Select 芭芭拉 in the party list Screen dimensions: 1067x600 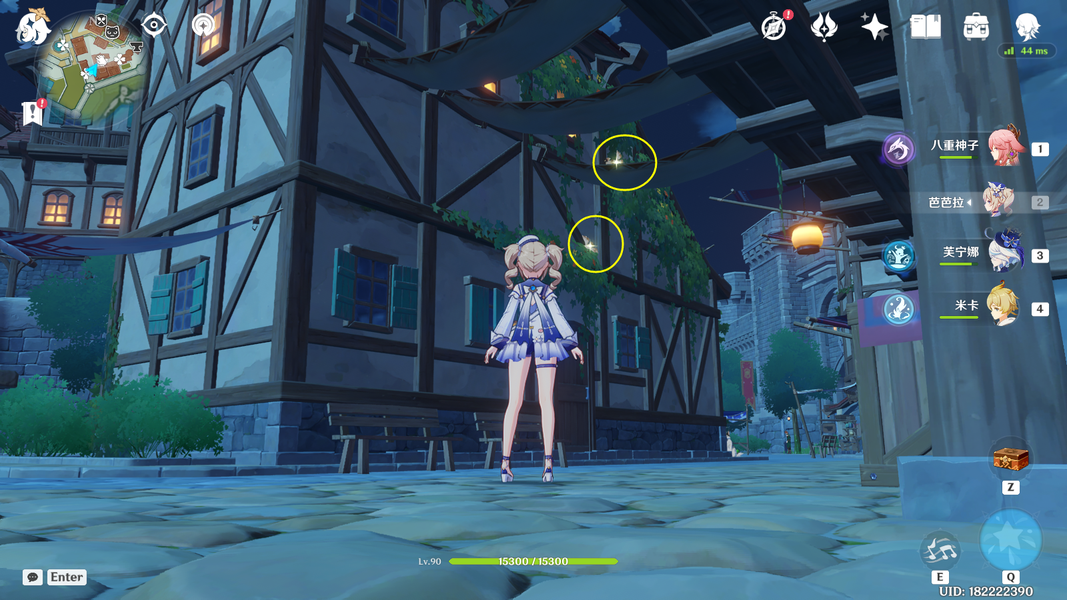point(998,201)
